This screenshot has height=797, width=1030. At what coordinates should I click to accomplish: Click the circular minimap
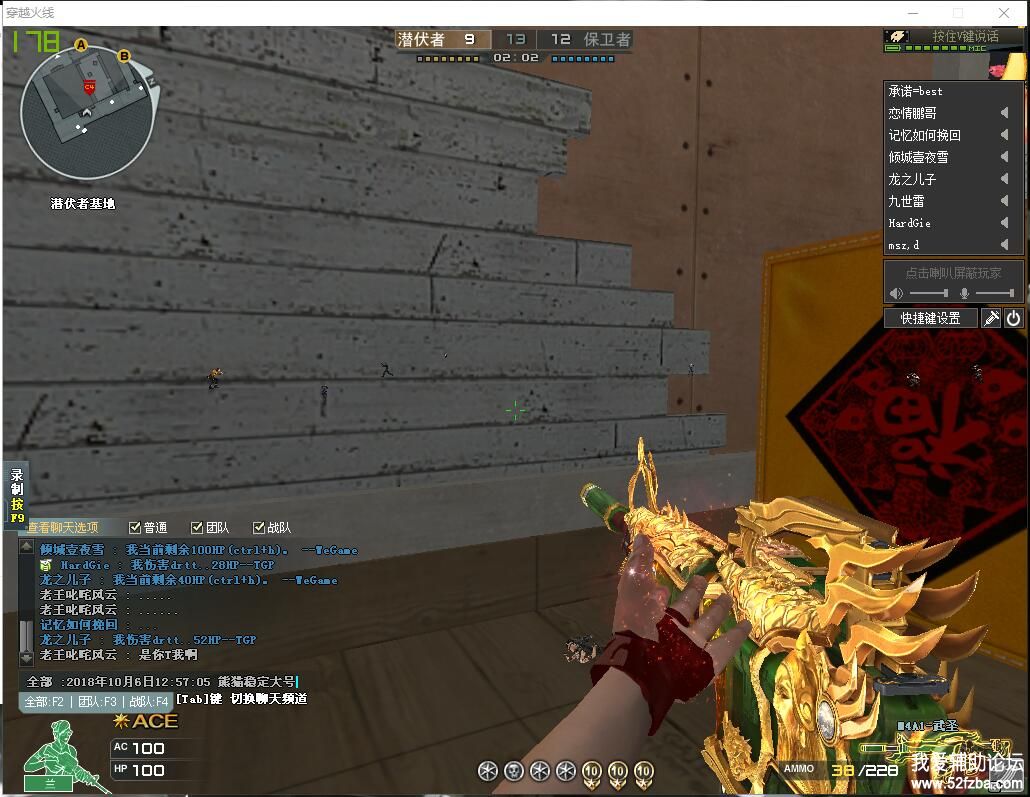click(87, 117)
